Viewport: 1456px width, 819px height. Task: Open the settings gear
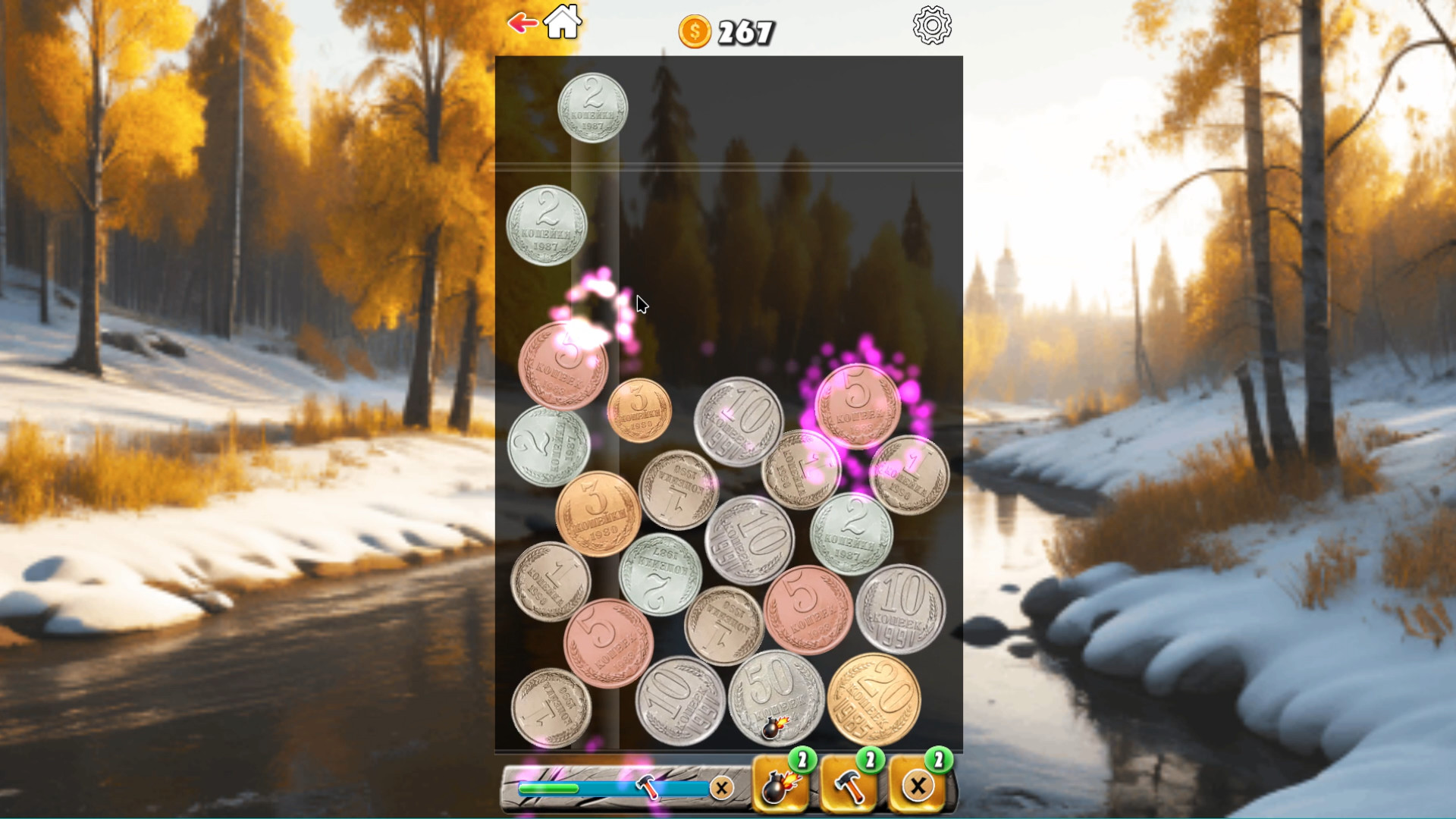pos(931,24)
